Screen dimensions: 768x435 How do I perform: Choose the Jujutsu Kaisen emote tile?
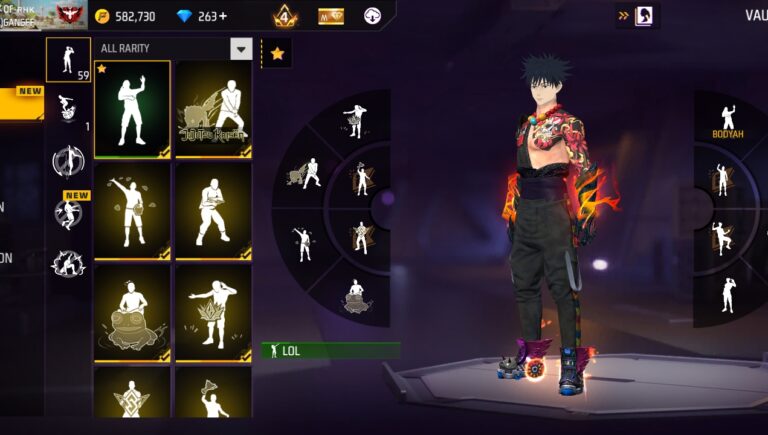[x=213, y=109]
